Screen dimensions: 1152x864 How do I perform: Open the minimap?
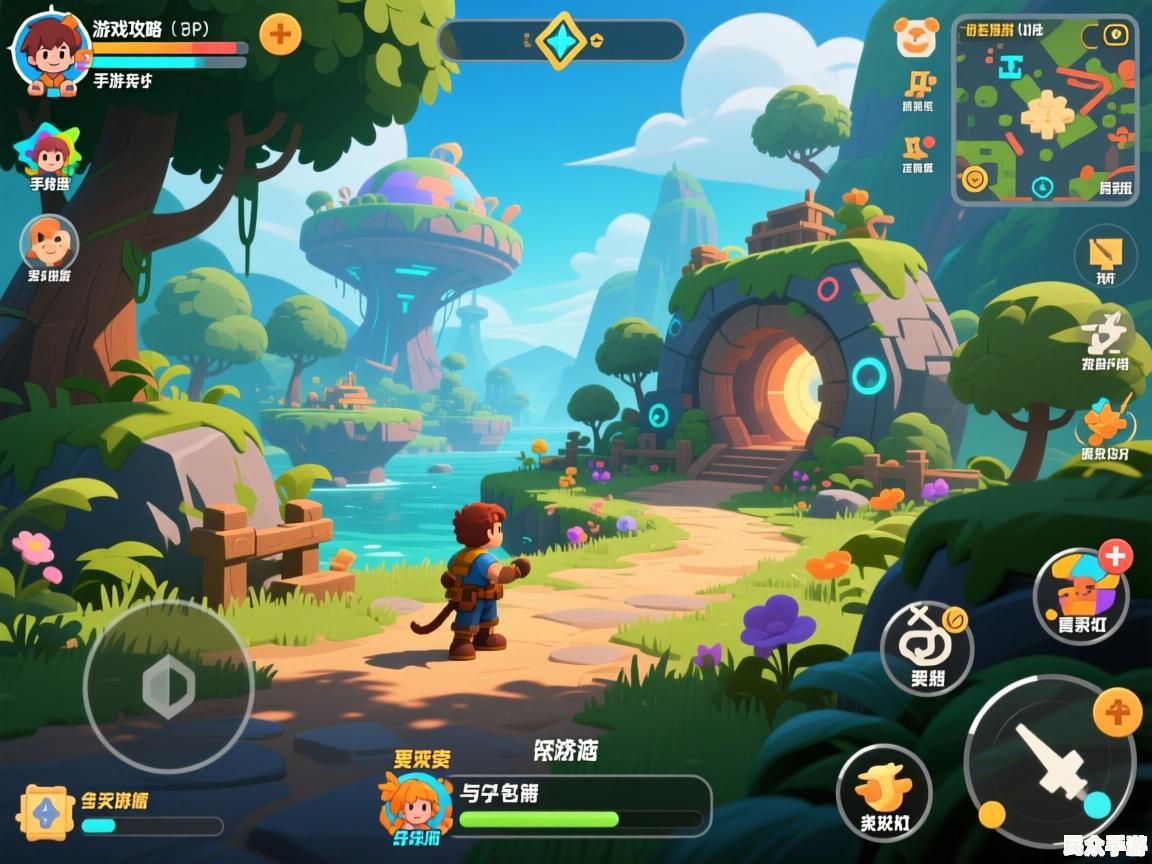click(x=1045, y=110)
